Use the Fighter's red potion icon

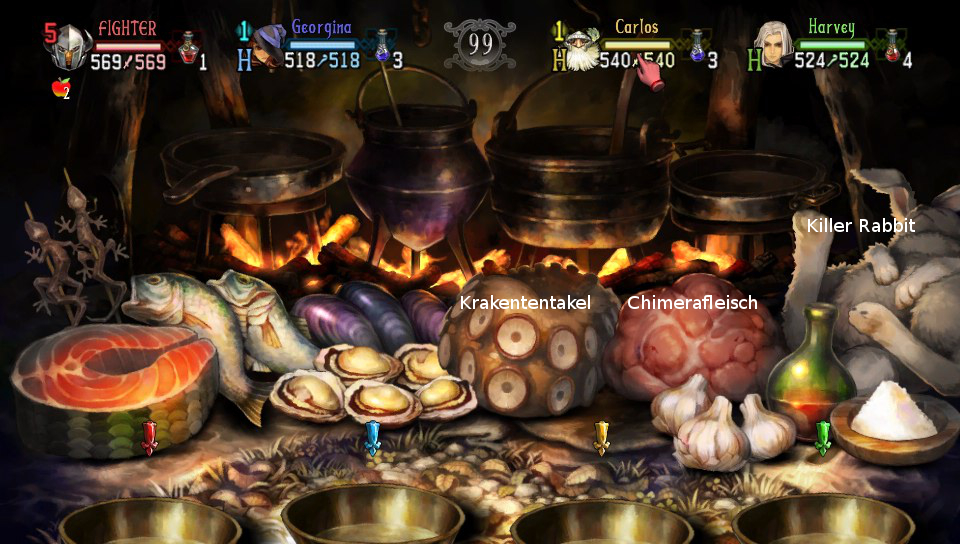[186, 47]
